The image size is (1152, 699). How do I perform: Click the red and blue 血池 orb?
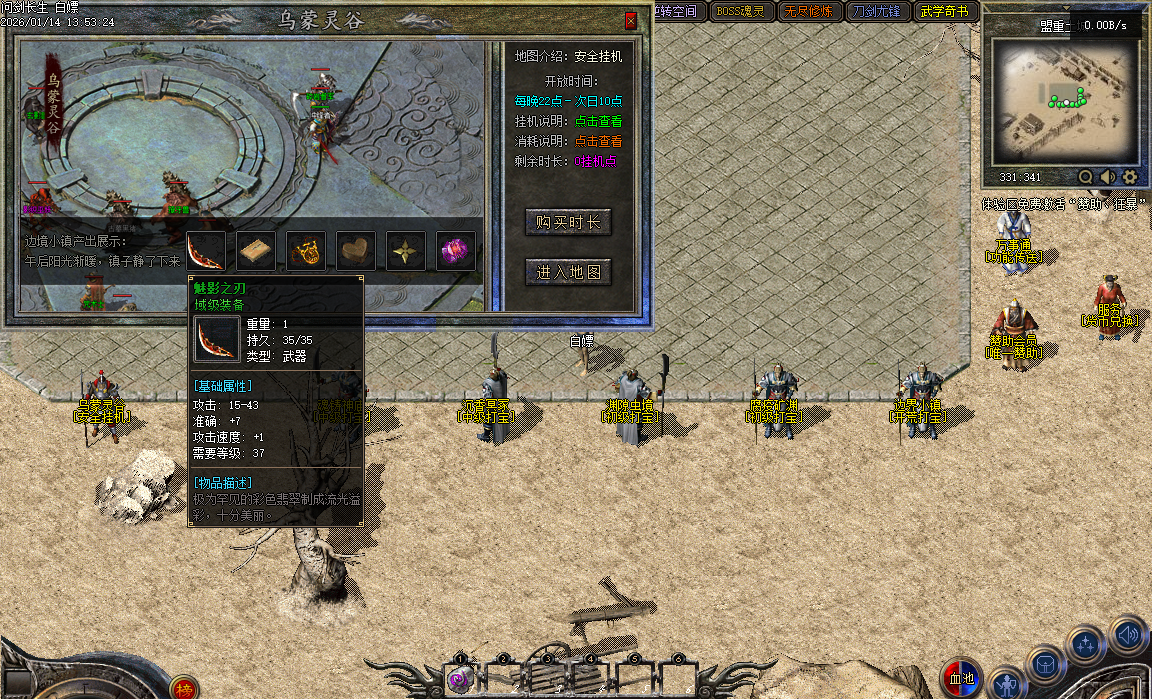coord(962,679)
